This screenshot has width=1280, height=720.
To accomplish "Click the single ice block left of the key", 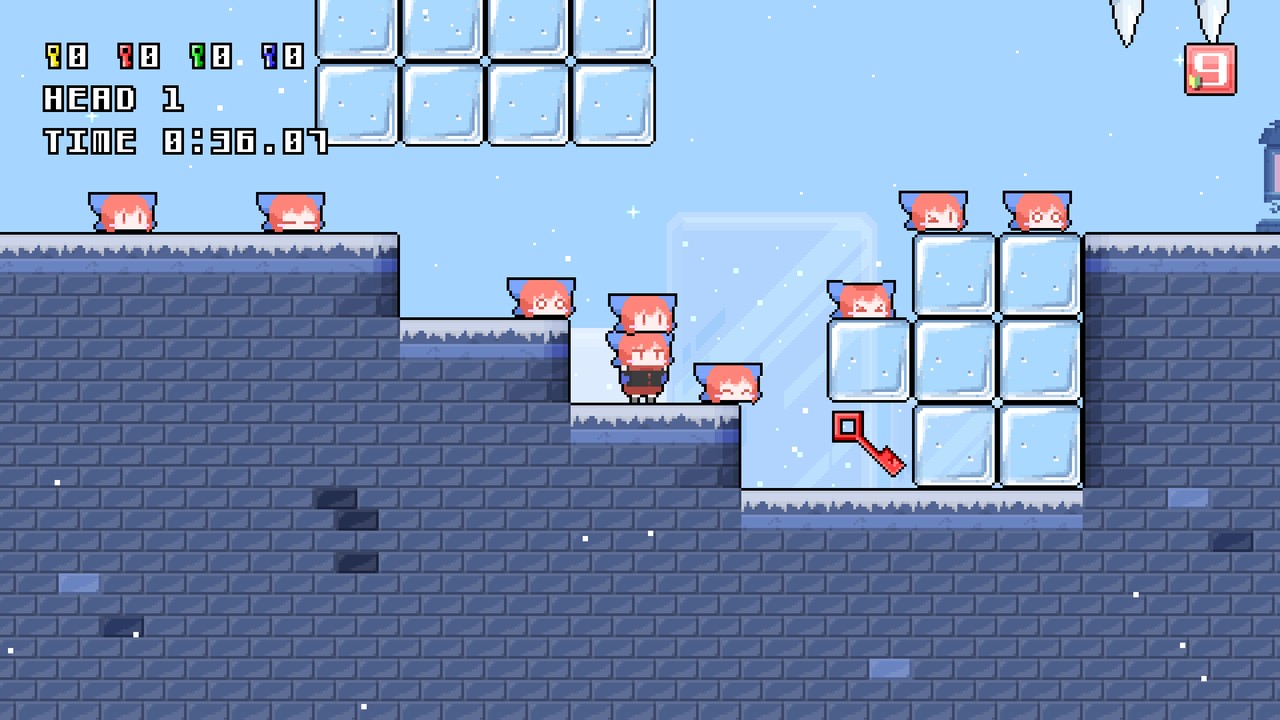I will (868, 358).
